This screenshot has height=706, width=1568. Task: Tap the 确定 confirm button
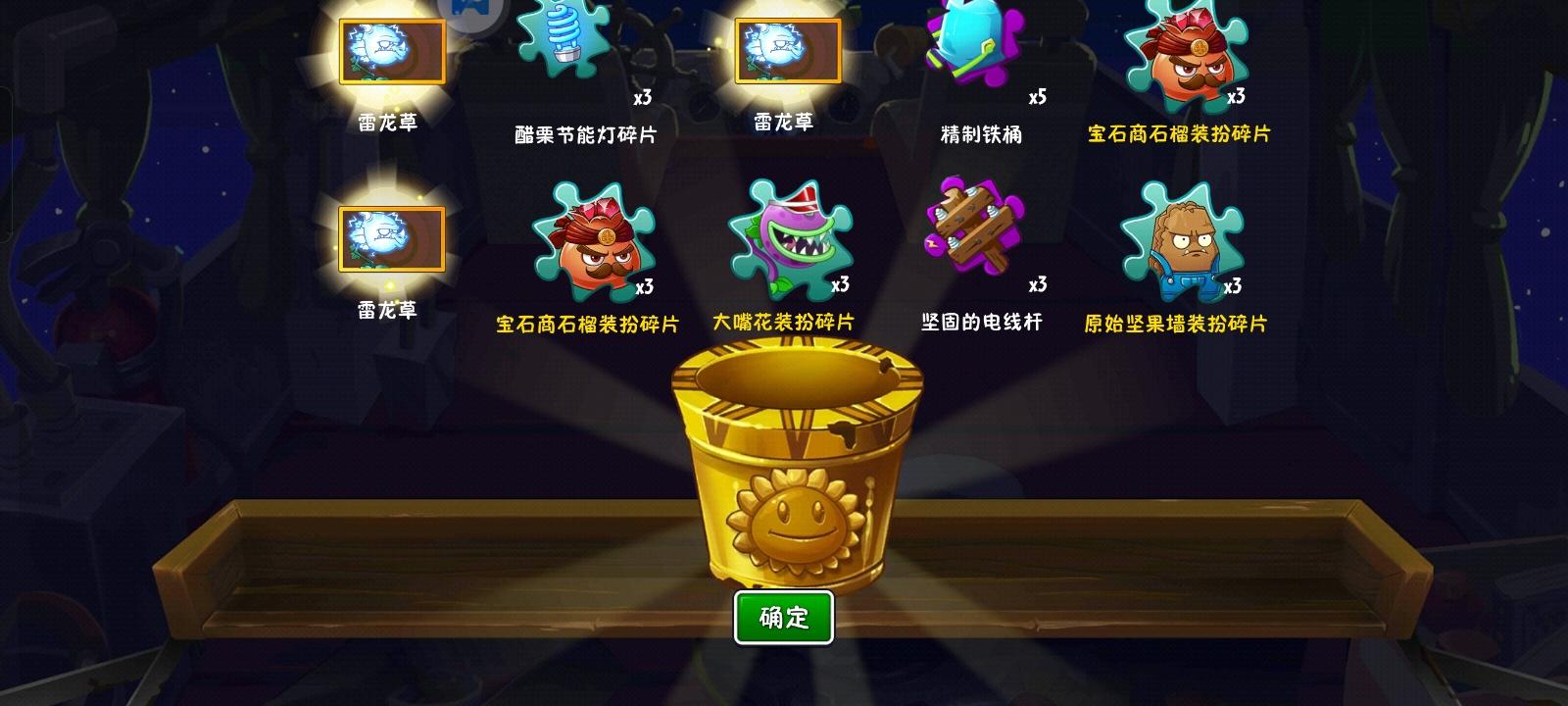point(784,617)
